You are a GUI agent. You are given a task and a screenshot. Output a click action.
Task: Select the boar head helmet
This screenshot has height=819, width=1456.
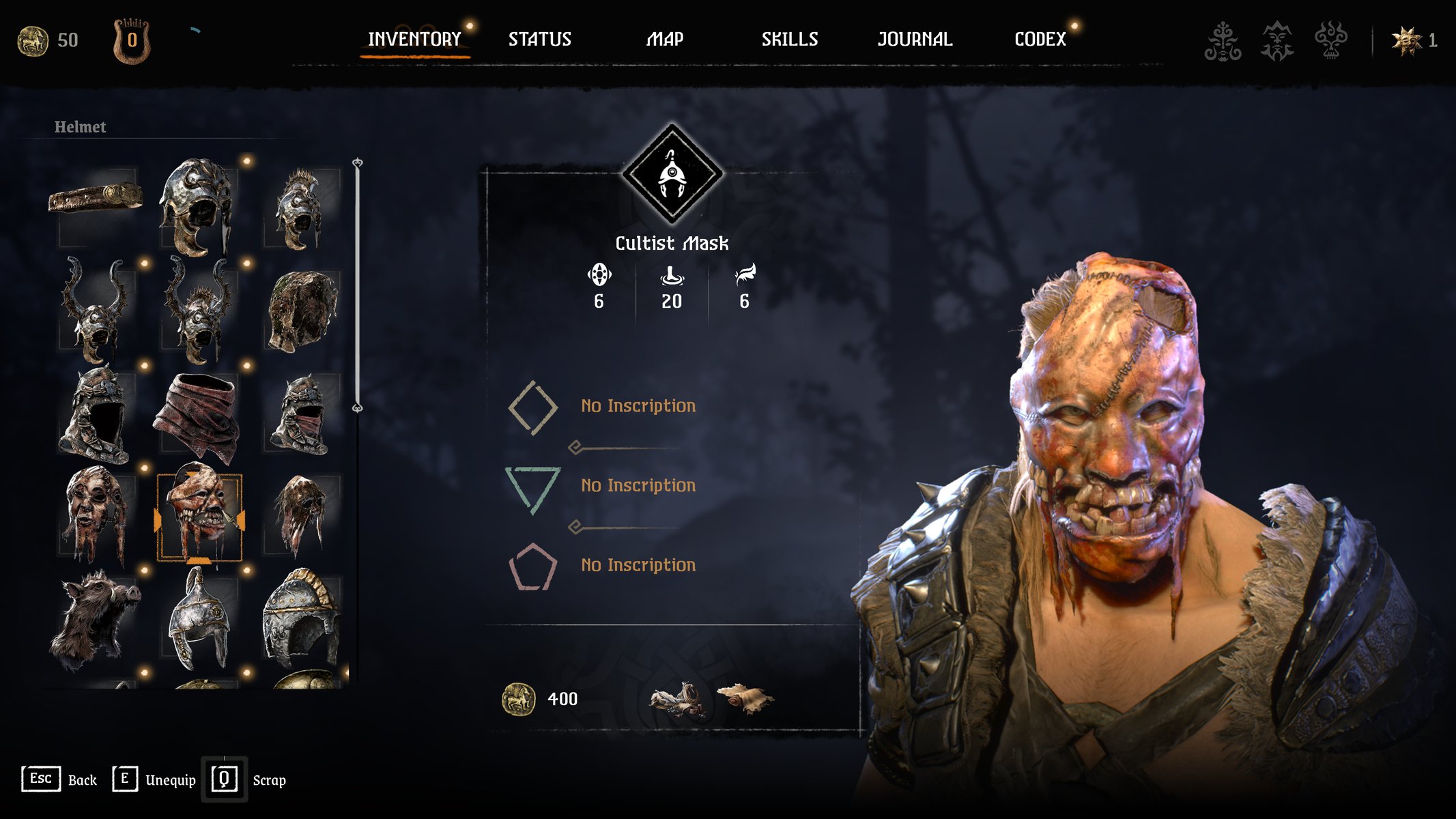[x=96, y=620]
